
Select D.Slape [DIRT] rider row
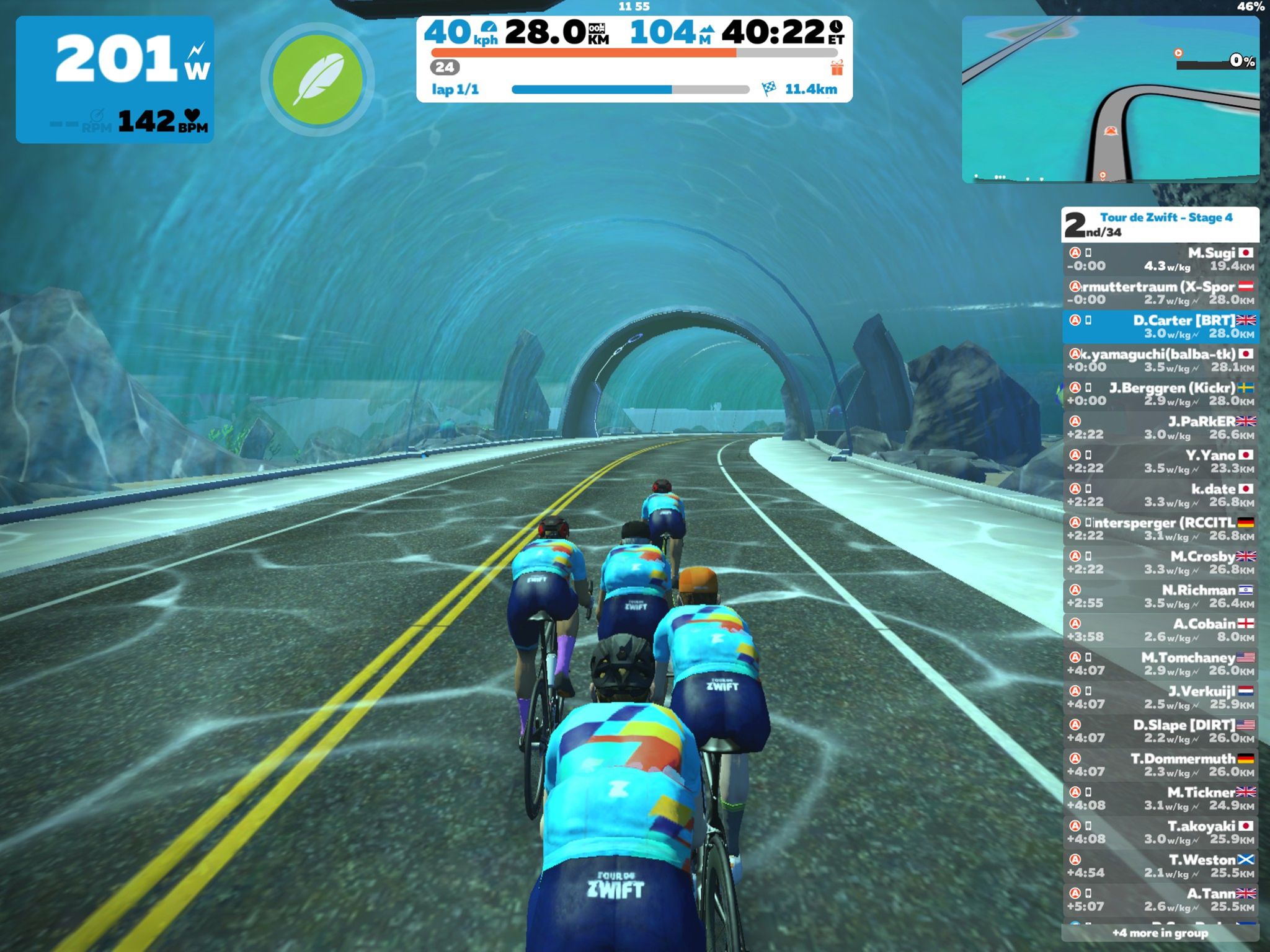tap(1160, 731)
